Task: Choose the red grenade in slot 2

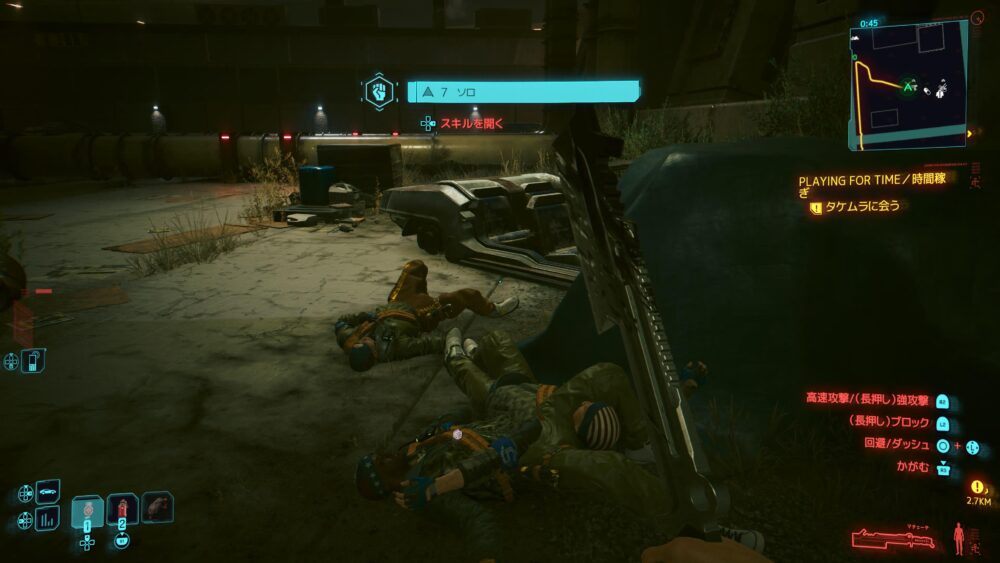Action: pos(122,509)
